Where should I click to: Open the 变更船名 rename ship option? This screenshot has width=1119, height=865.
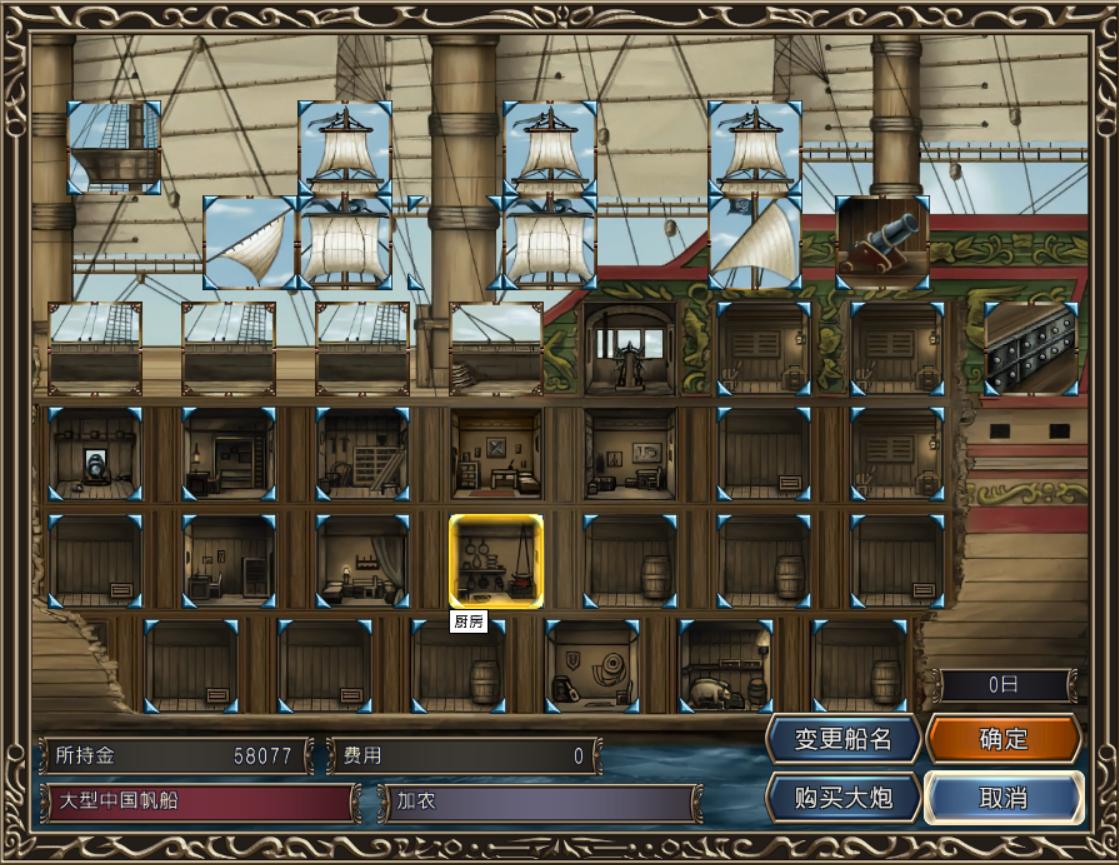[843, 739]
